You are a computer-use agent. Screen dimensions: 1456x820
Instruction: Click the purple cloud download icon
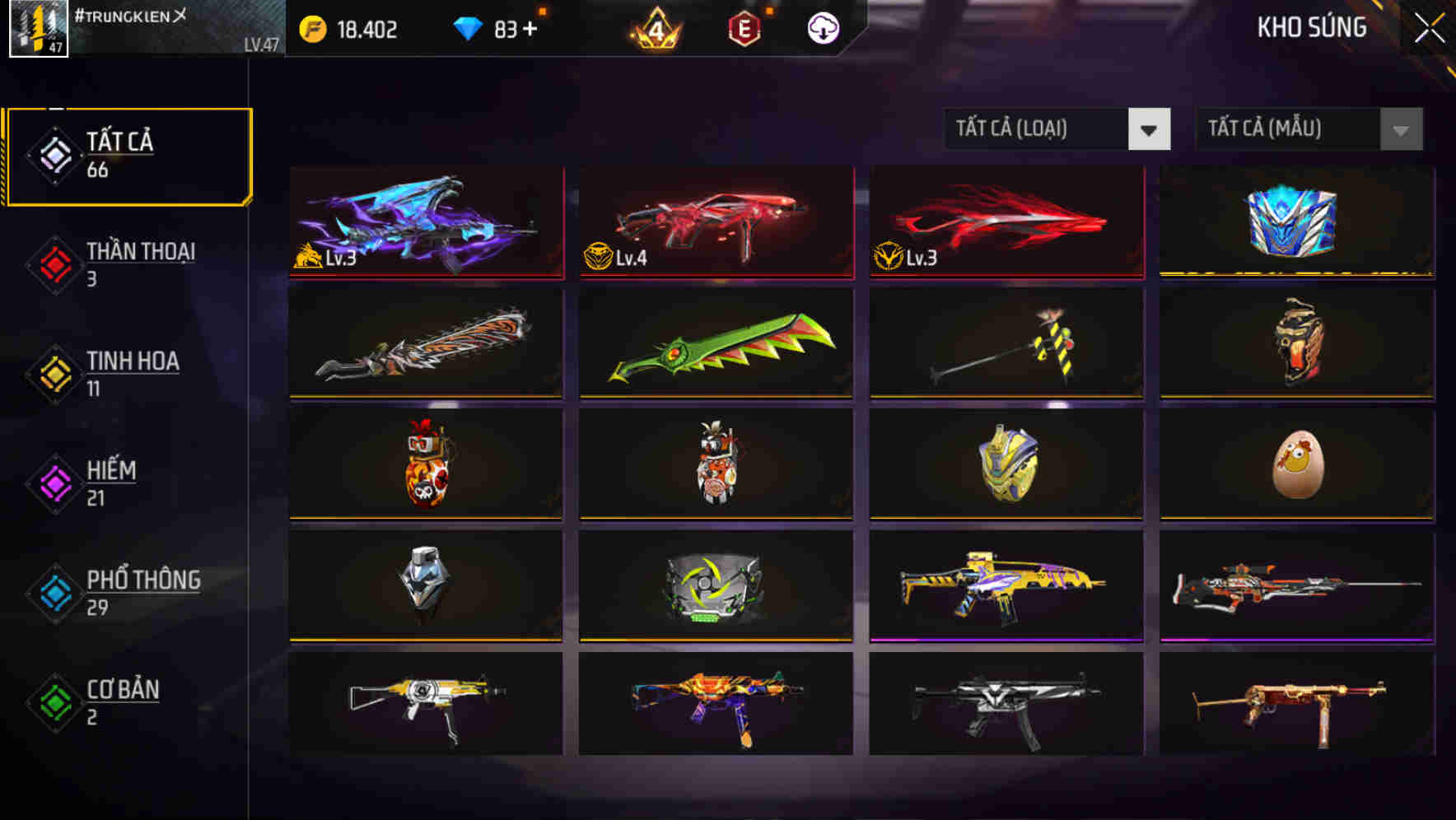[821, 29]
